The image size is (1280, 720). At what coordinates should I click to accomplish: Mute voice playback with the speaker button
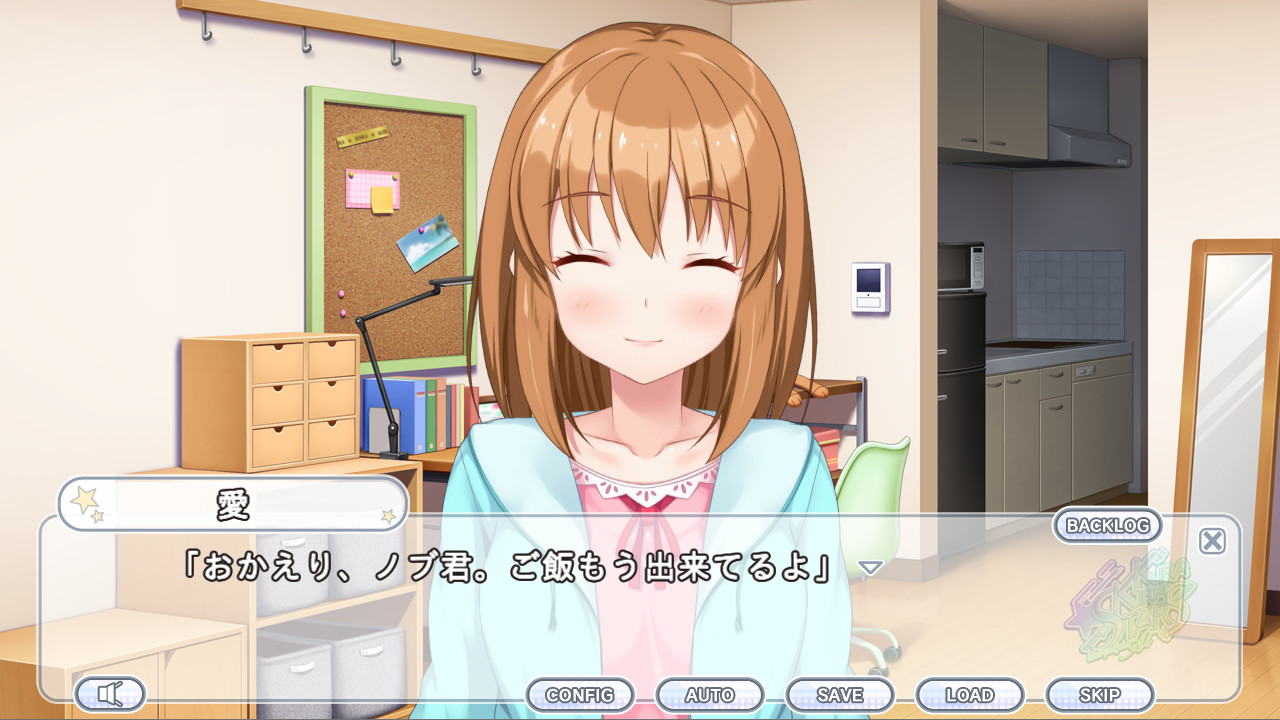pyautogui.click(x=110, y=694)
